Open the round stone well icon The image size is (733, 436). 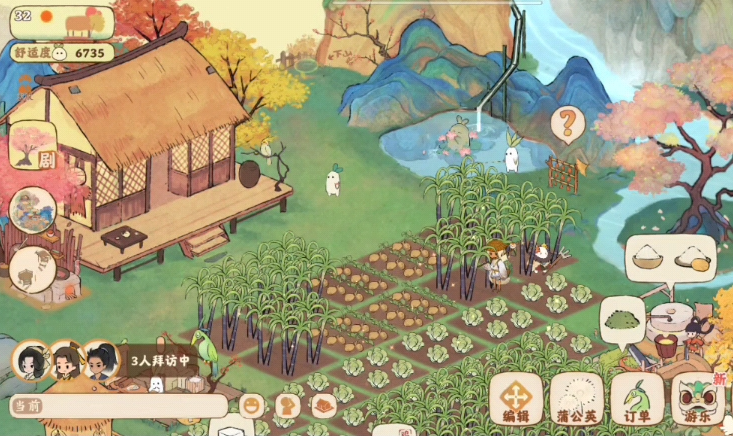coord(33,270)
